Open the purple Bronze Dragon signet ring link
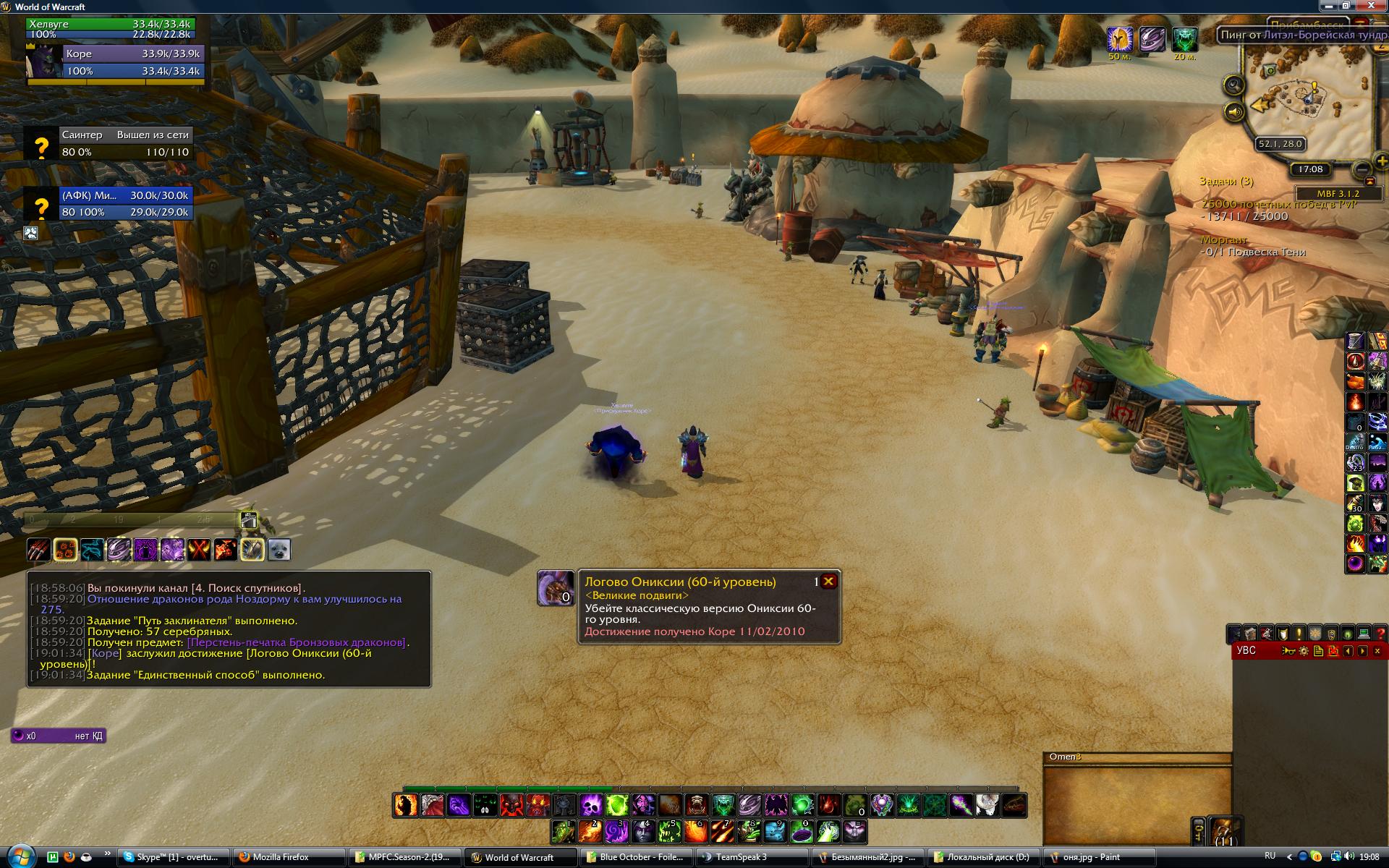 tap(297, 642)
